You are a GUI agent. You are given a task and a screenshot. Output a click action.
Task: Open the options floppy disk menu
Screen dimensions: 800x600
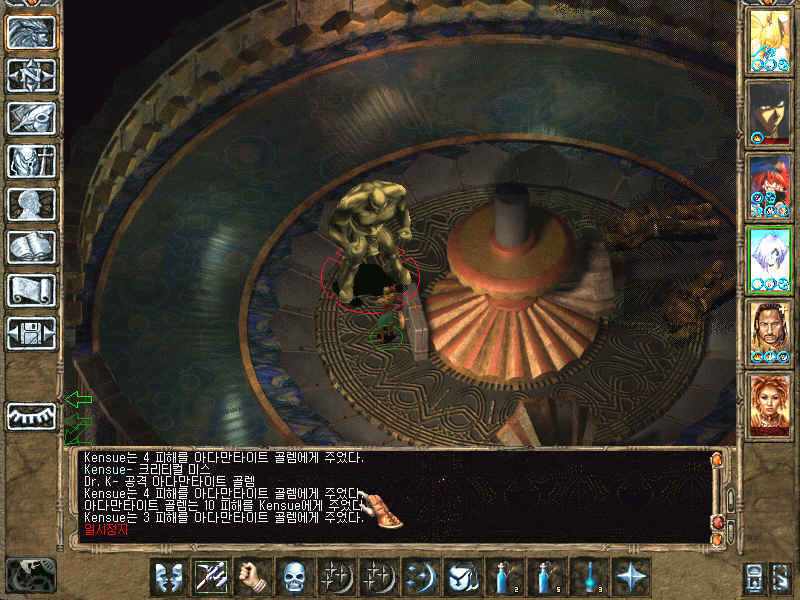[x=31, y=333]
